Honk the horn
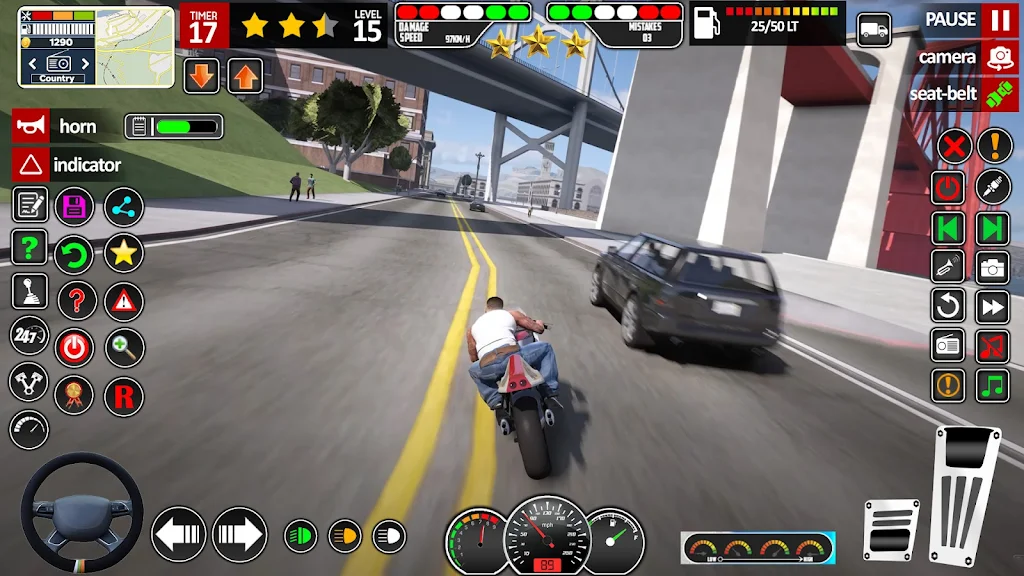The image size is (1024, 576). click(31, 126)
